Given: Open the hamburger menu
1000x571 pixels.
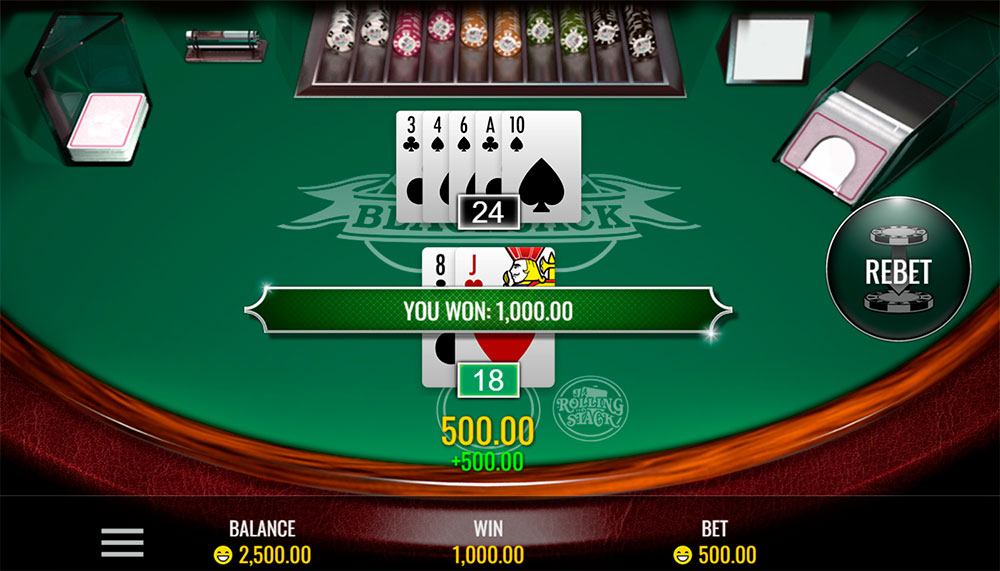Looking at the screenshot, I should [x=122, y=542].
